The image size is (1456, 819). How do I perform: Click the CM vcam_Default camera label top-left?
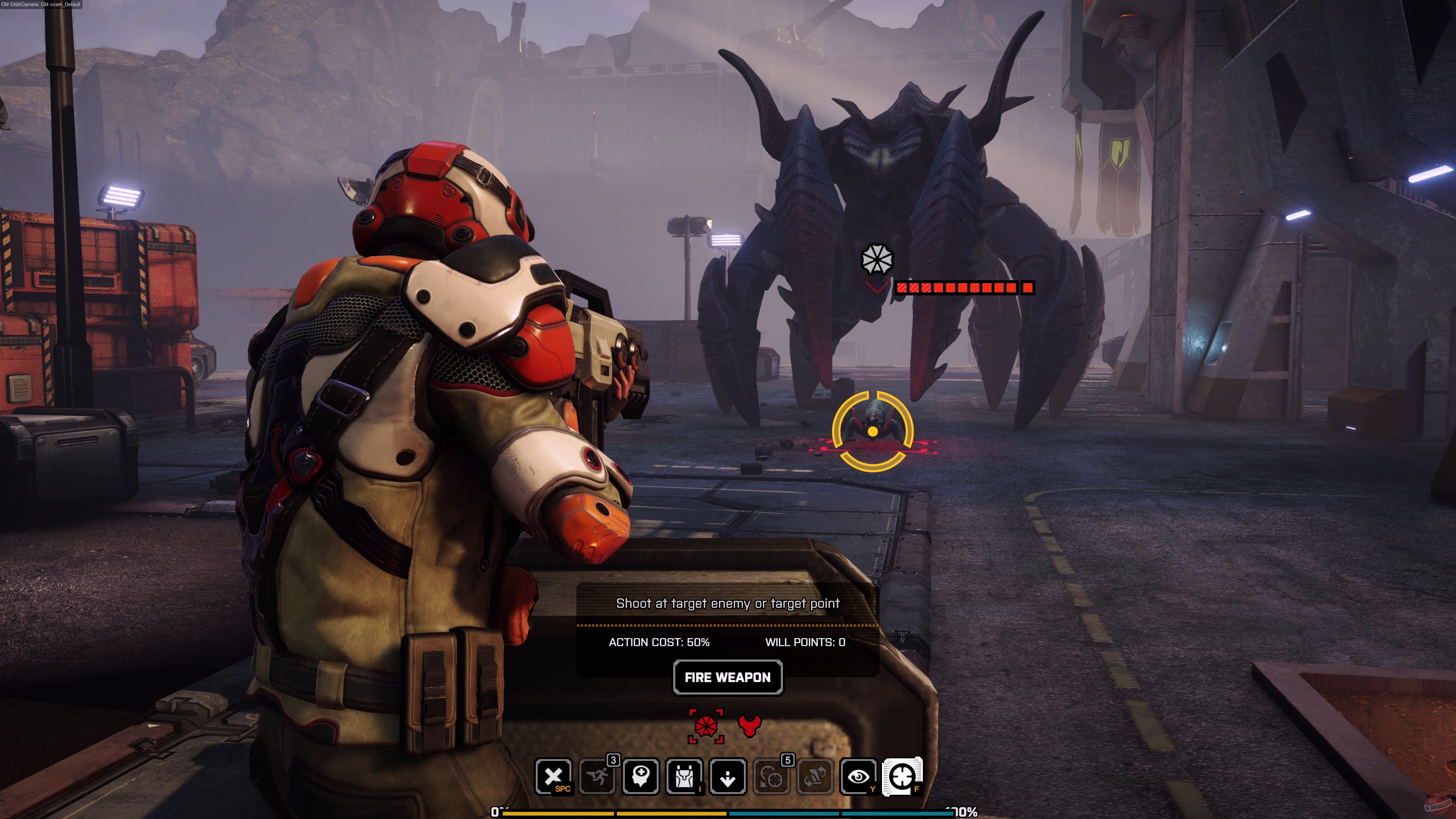pyautogui.click(x=41, y=5)
